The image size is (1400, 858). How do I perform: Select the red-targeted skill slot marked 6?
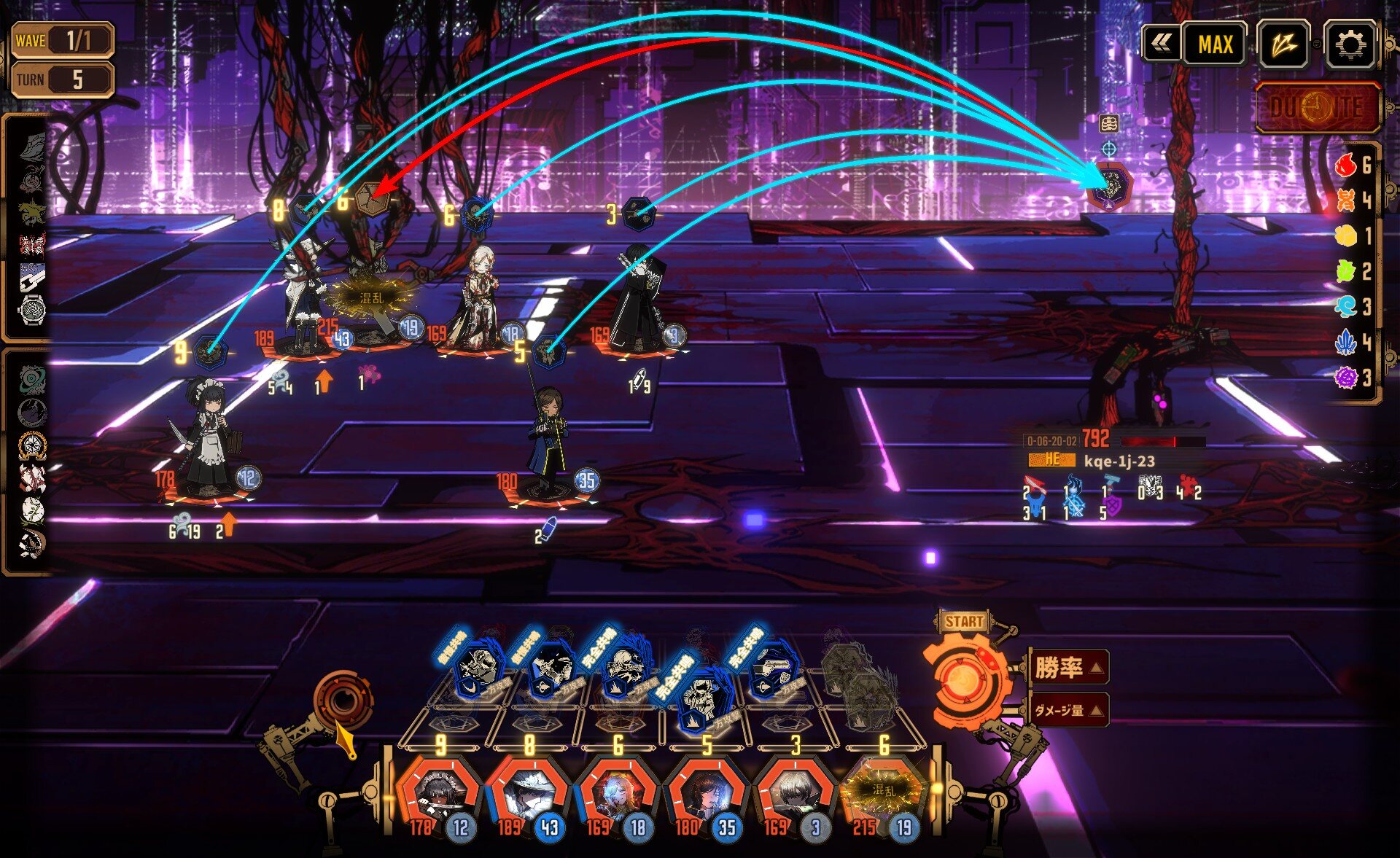tap(370, 198)
